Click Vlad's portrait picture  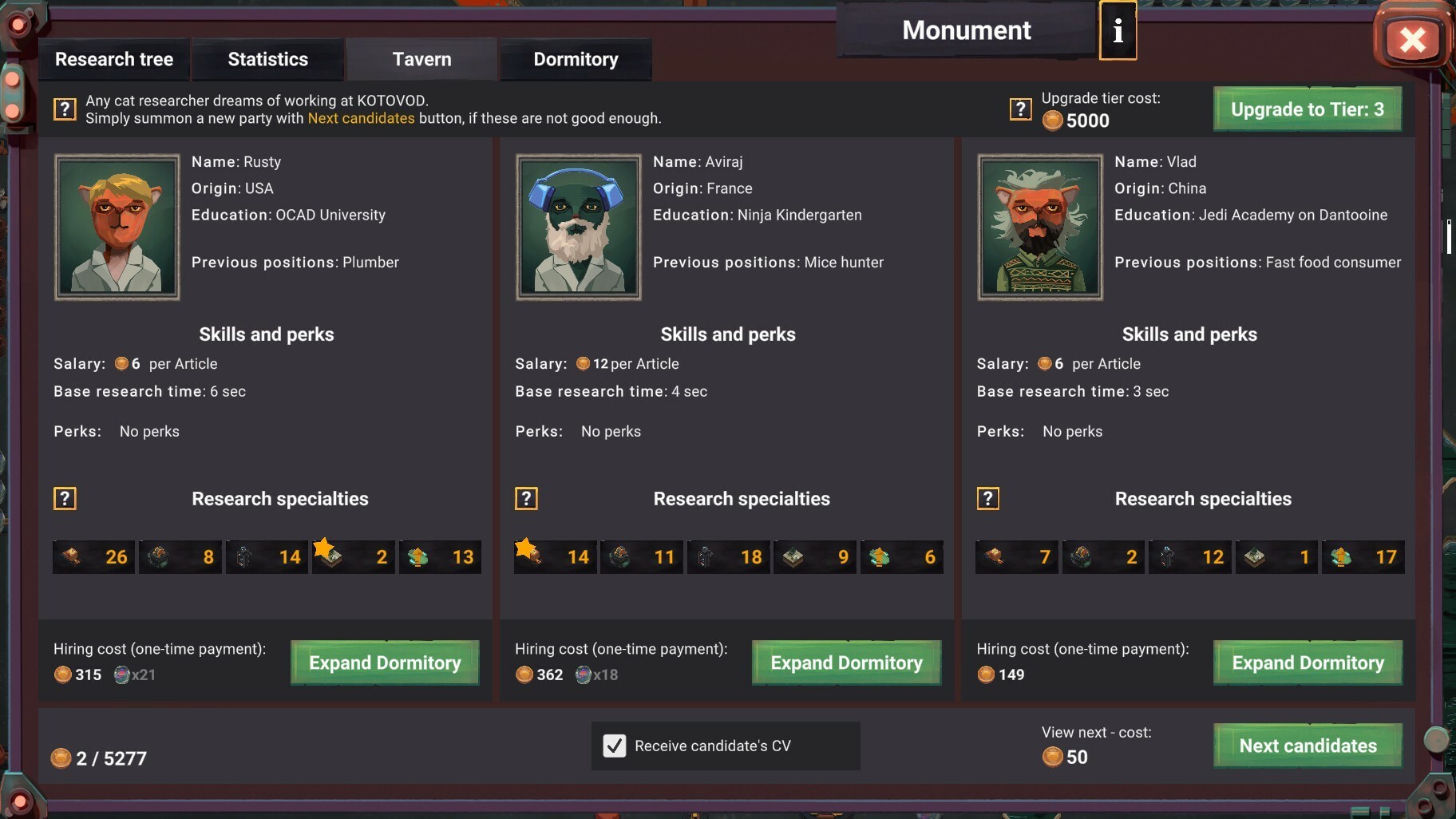(1039, 227)
